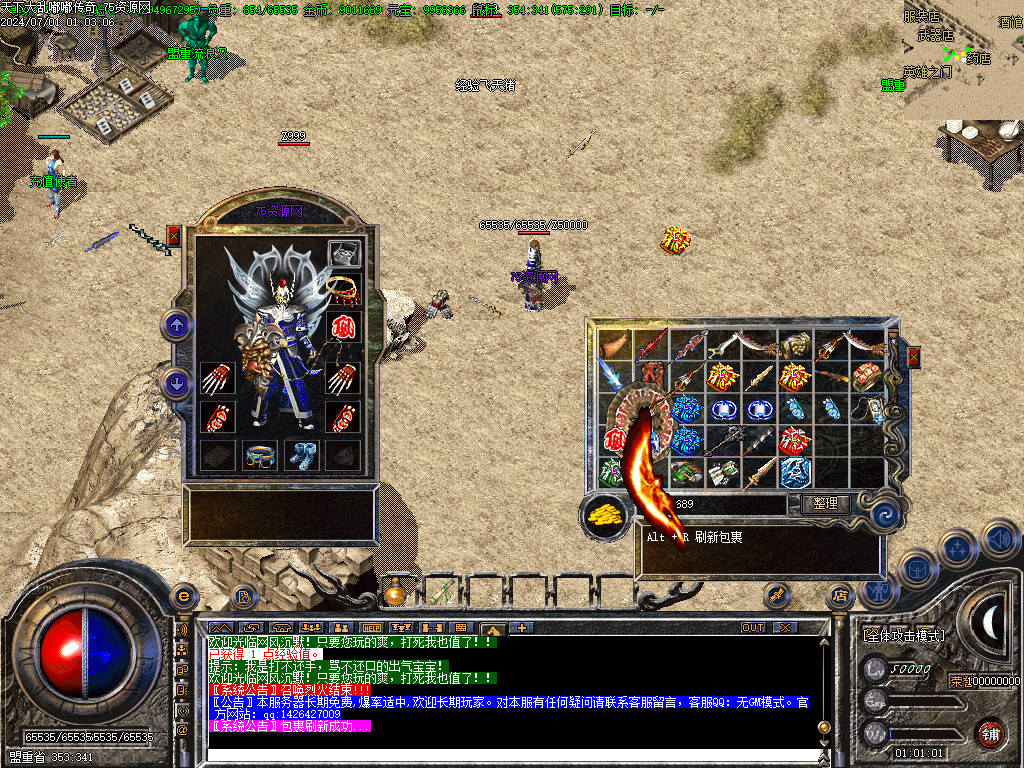This screenshot has height=768, width=1024.
Task: Use the potion bottle in the hotbar
Action: point(395,593)
